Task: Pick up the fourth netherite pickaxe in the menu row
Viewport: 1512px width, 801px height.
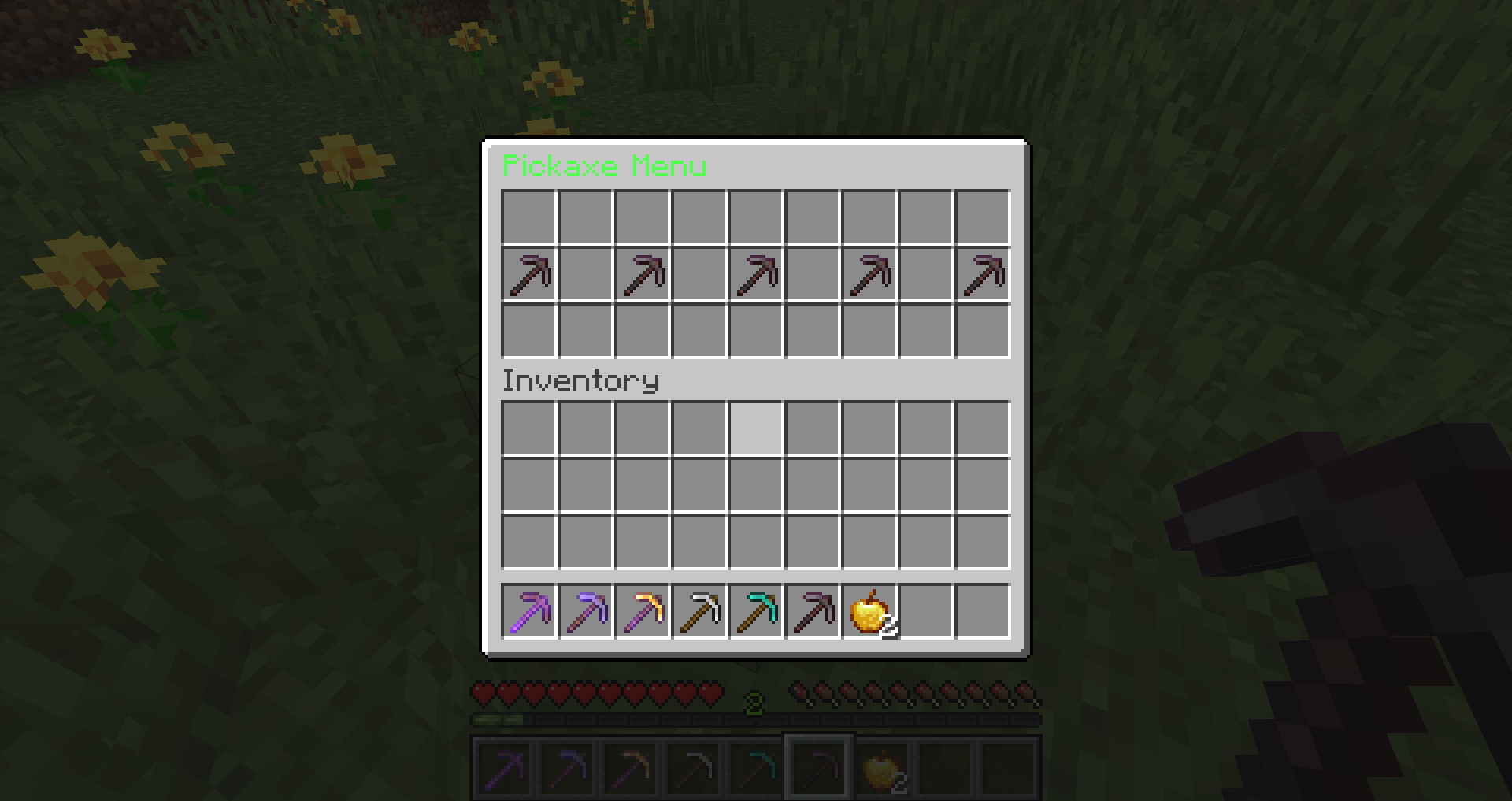Action: click(x=869, y=274)
